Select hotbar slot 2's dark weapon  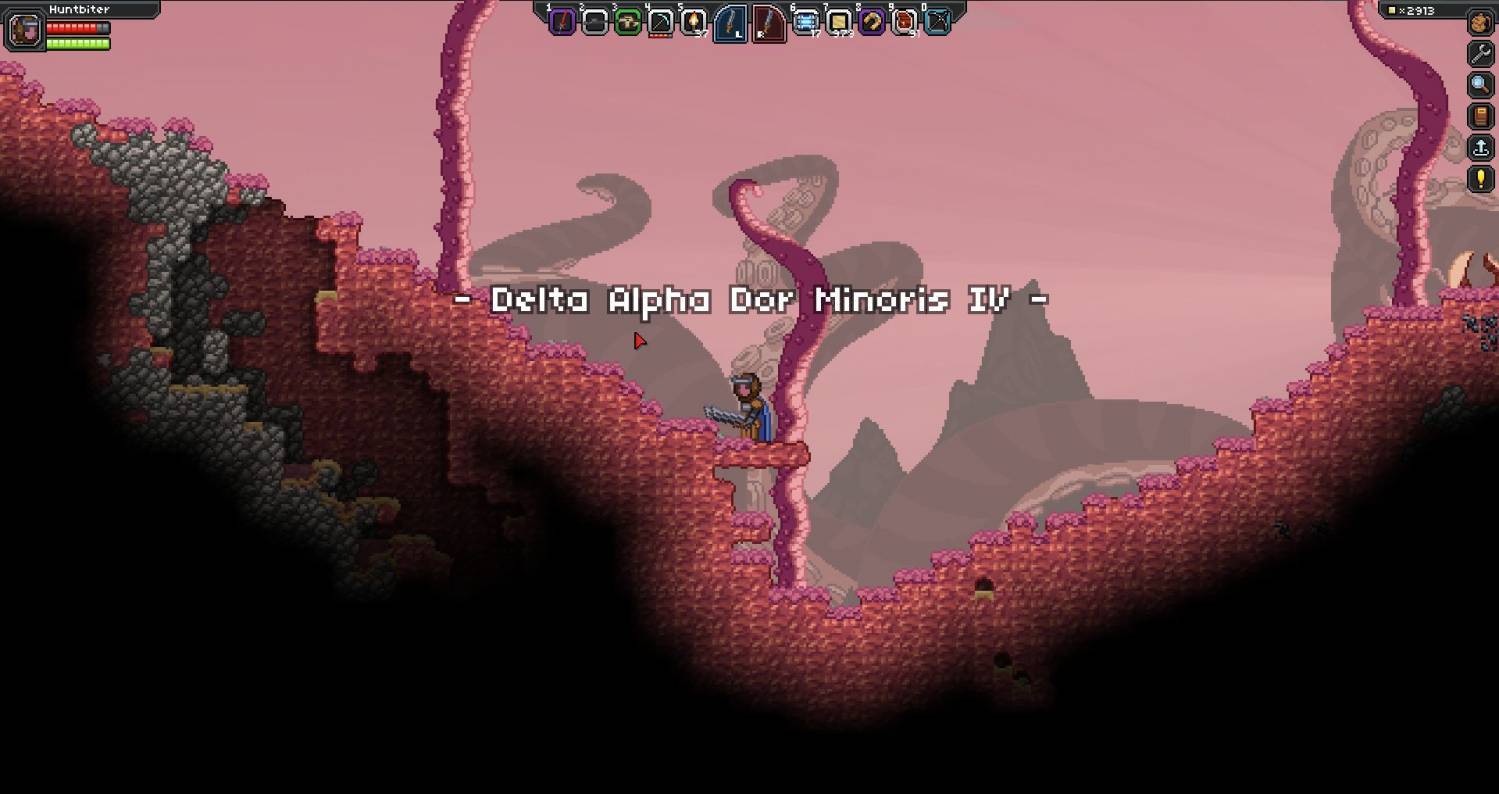tap(595, 21)
